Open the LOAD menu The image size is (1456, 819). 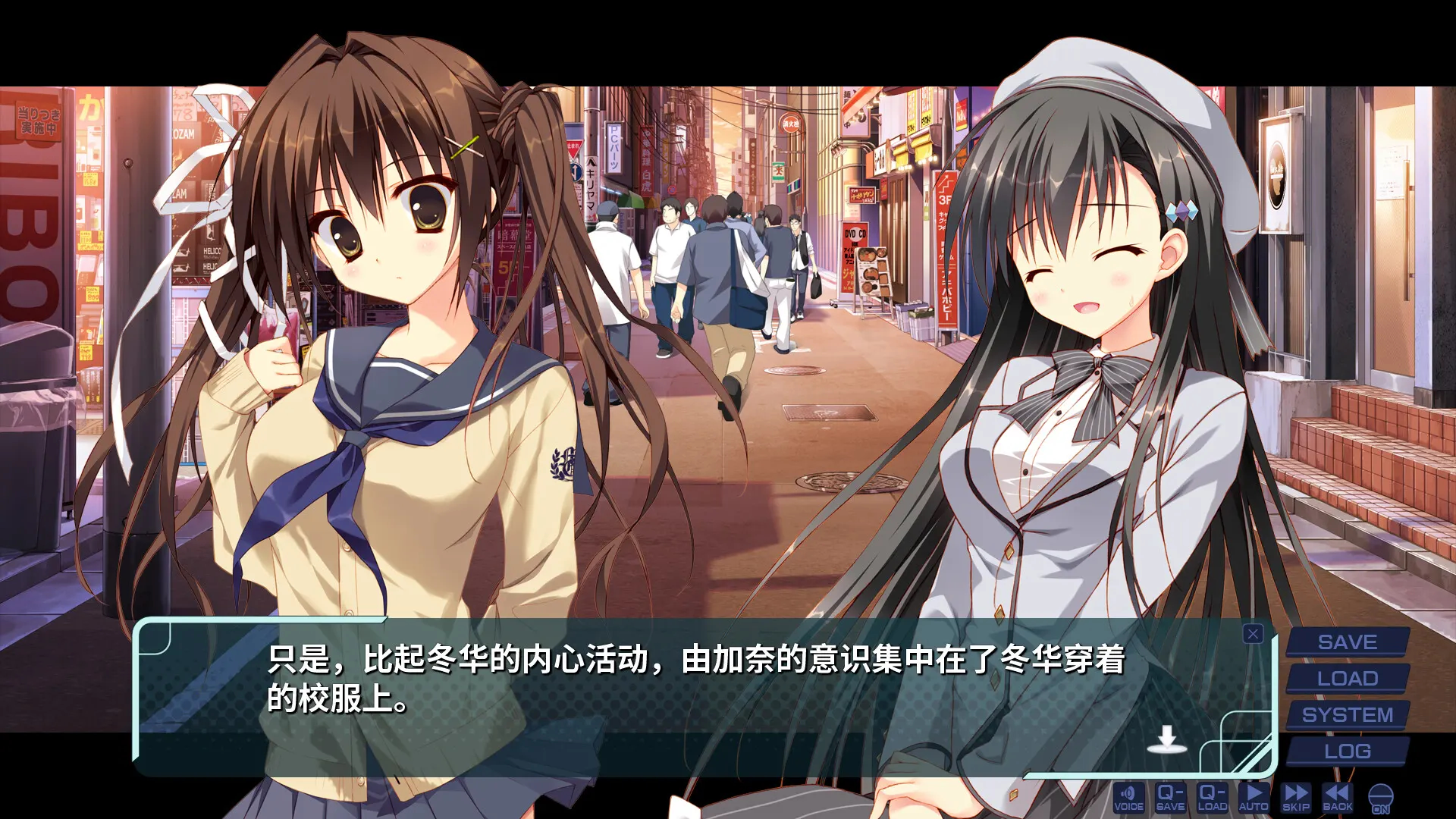(x=1347, y=679)
